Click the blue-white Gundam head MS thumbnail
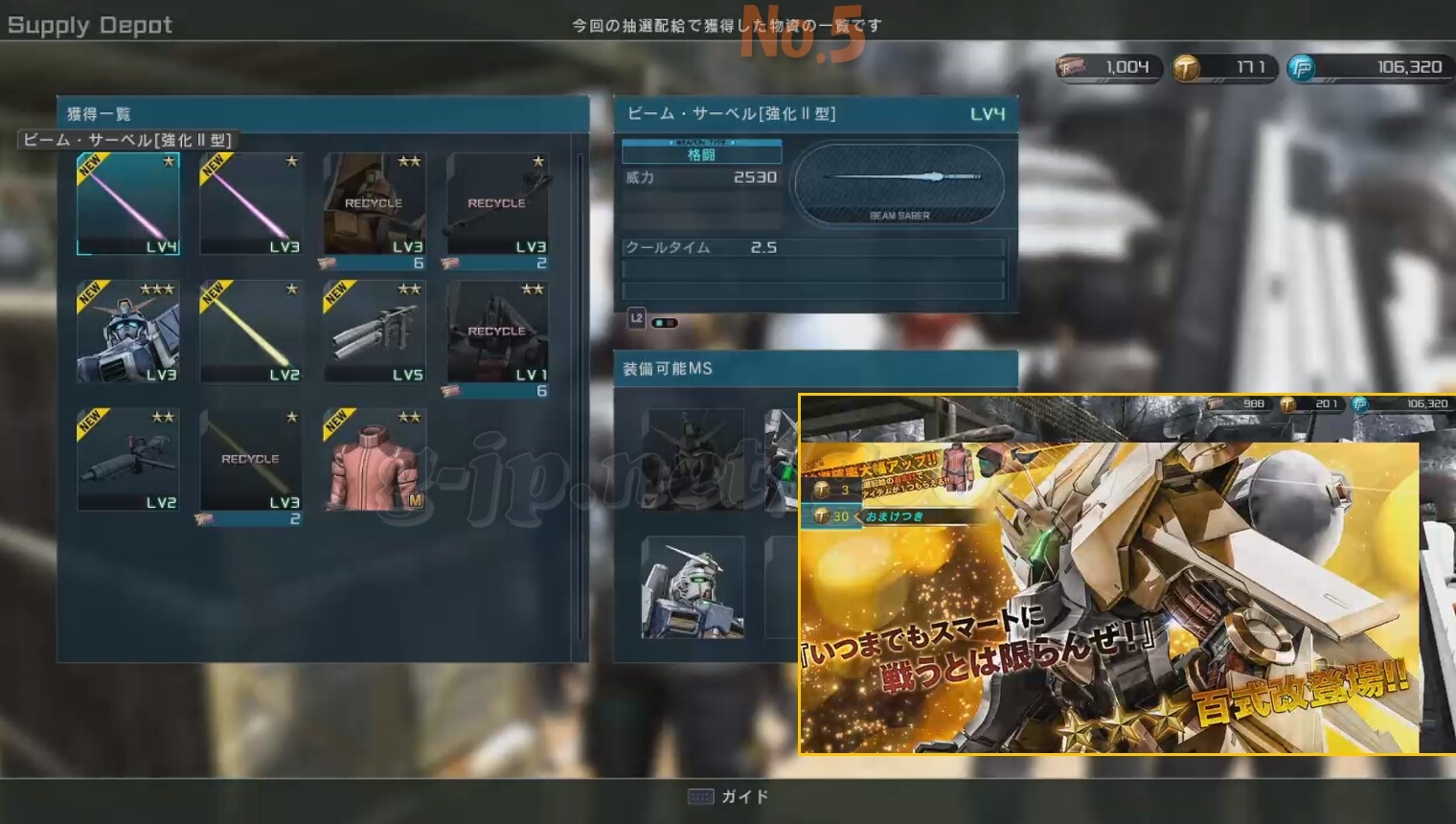Image resolution: width=1456 pixels, height=824 pixels. point(694,586)
